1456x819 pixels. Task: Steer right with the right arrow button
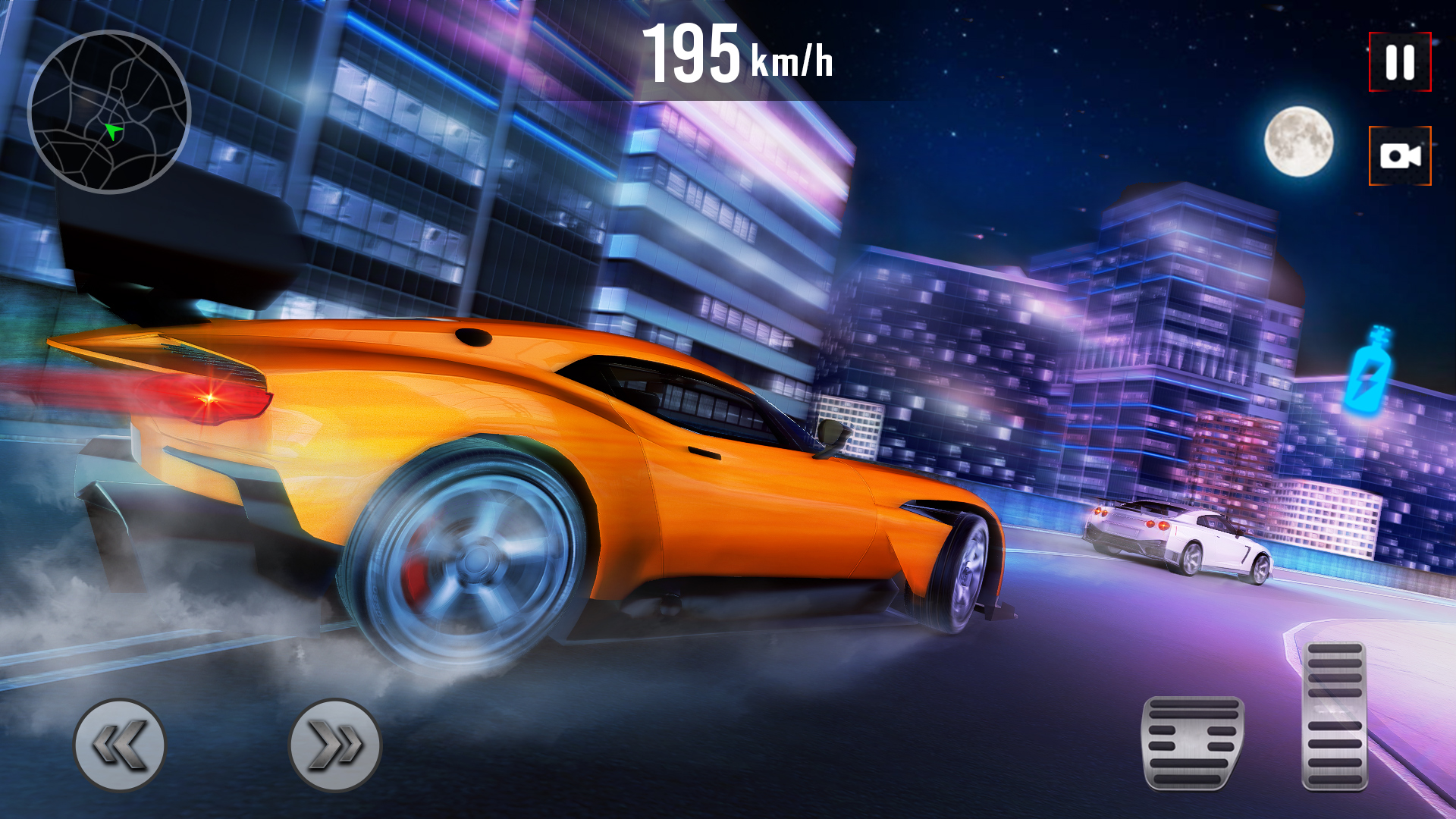[335, 745]
